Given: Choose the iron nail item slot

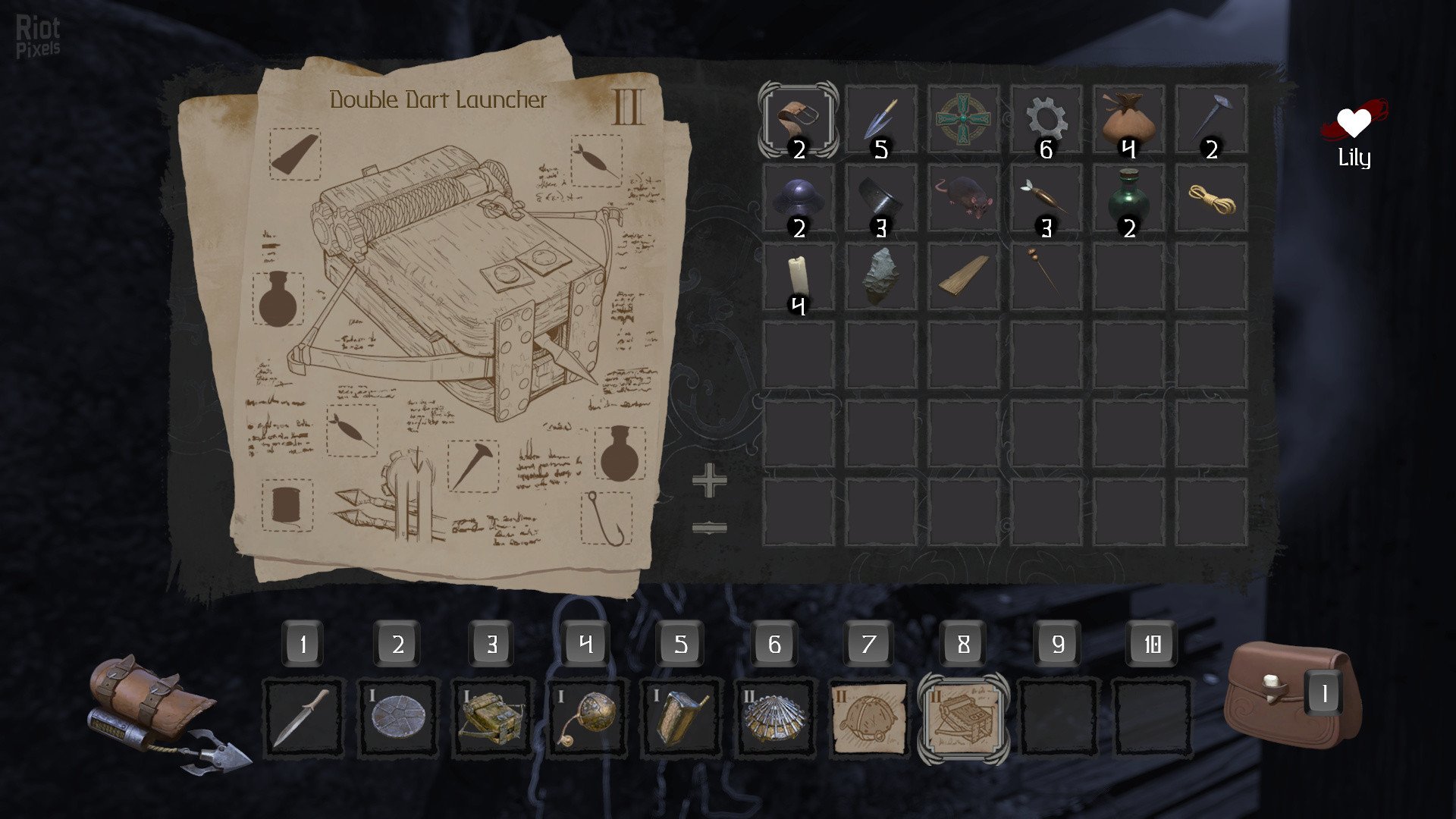Looking at the screenshot, I should point(1211,120).
